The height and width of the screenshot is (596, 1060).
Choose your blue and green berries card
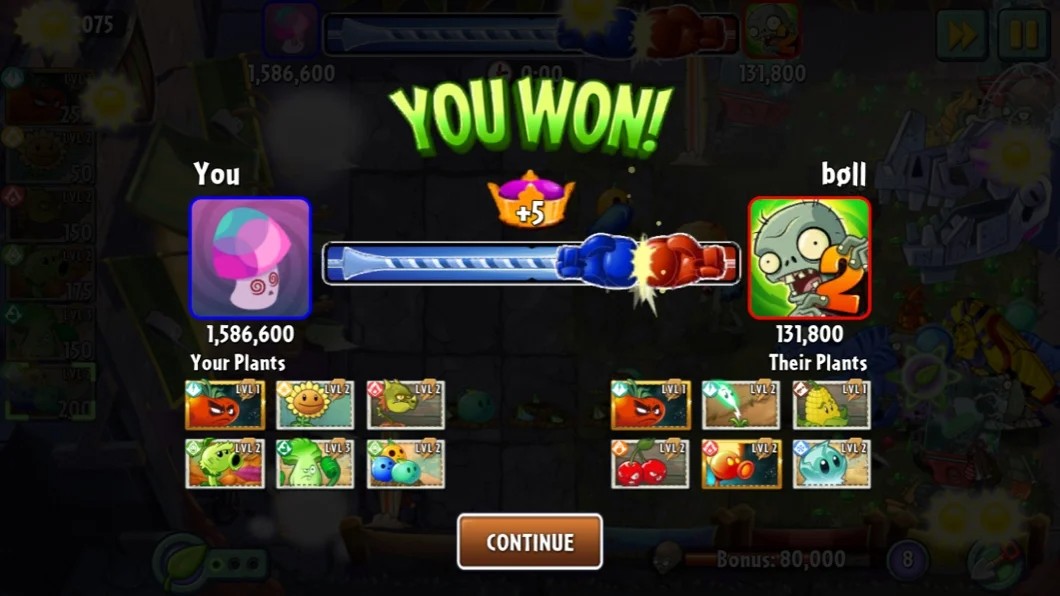405,464
